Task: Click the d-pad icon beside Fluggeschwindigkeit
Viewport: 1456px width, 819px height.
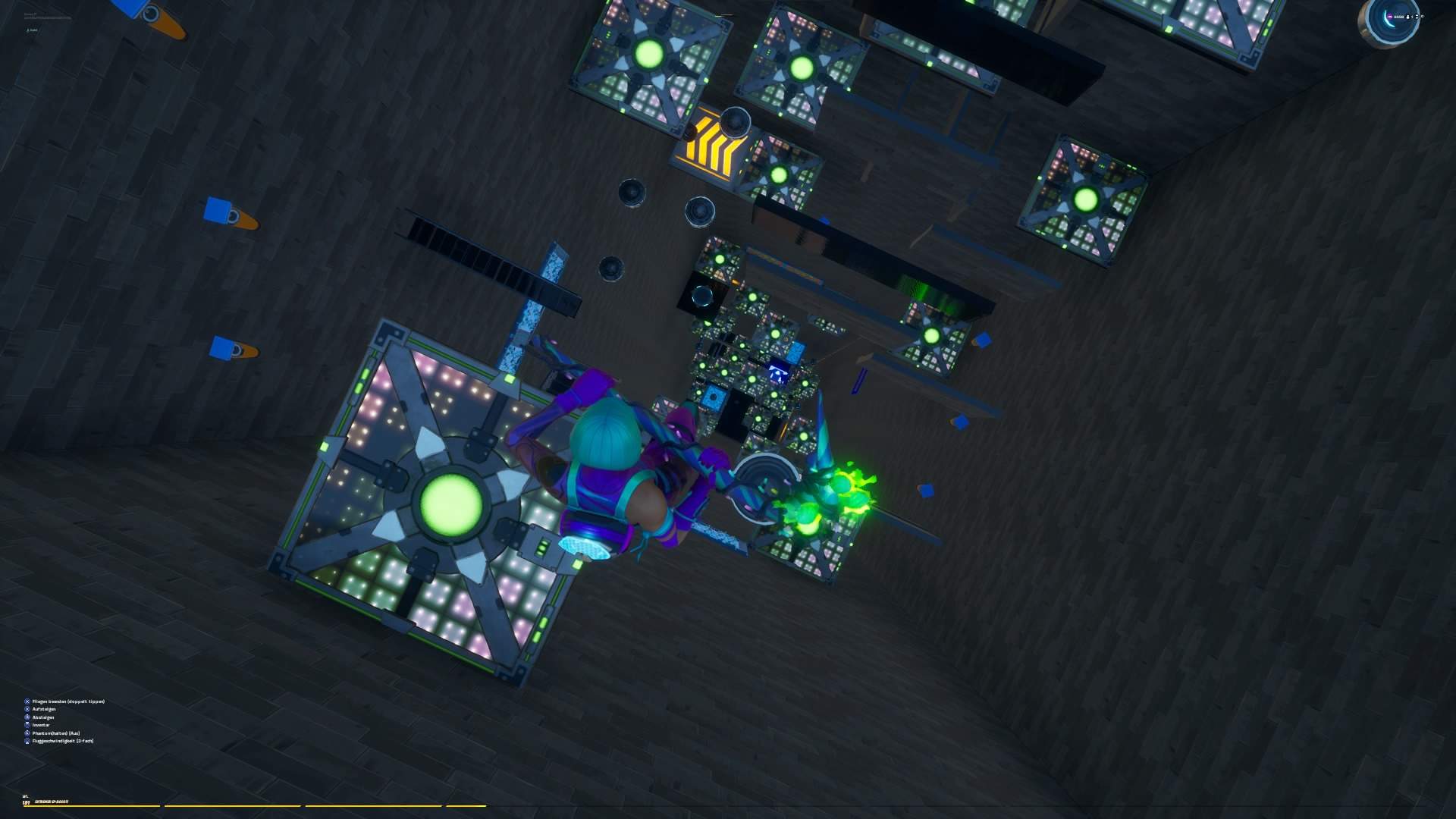Action: (x=27, y=741)
